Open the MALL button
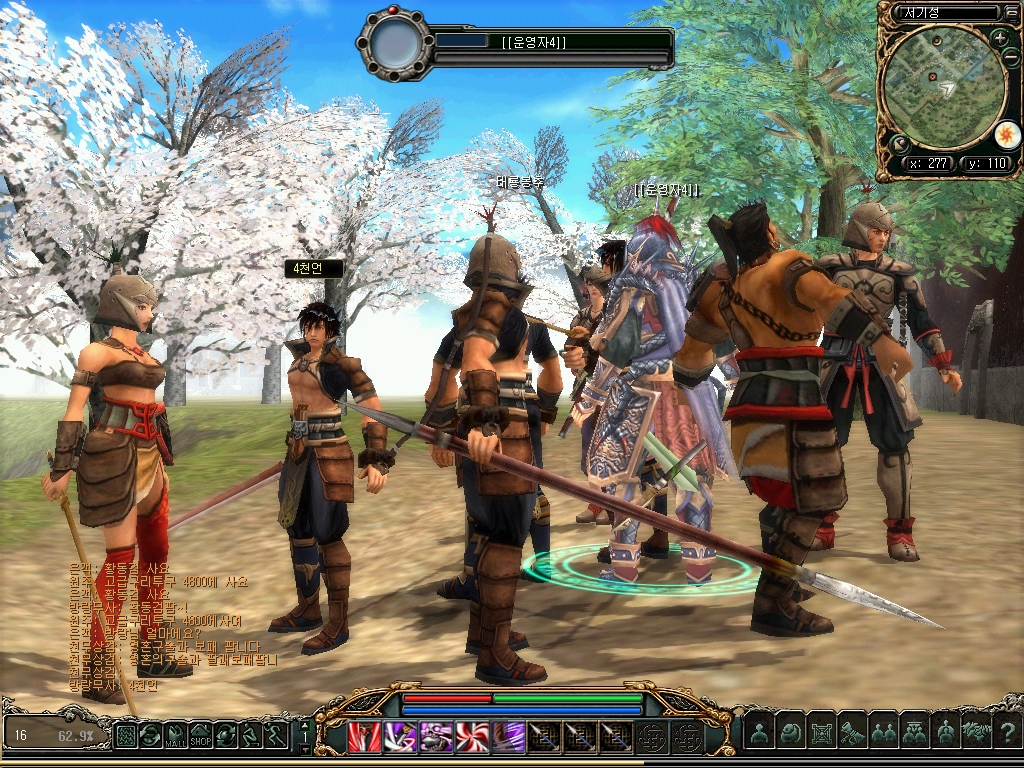1024x768 pixels. click(x=176, y=736)
